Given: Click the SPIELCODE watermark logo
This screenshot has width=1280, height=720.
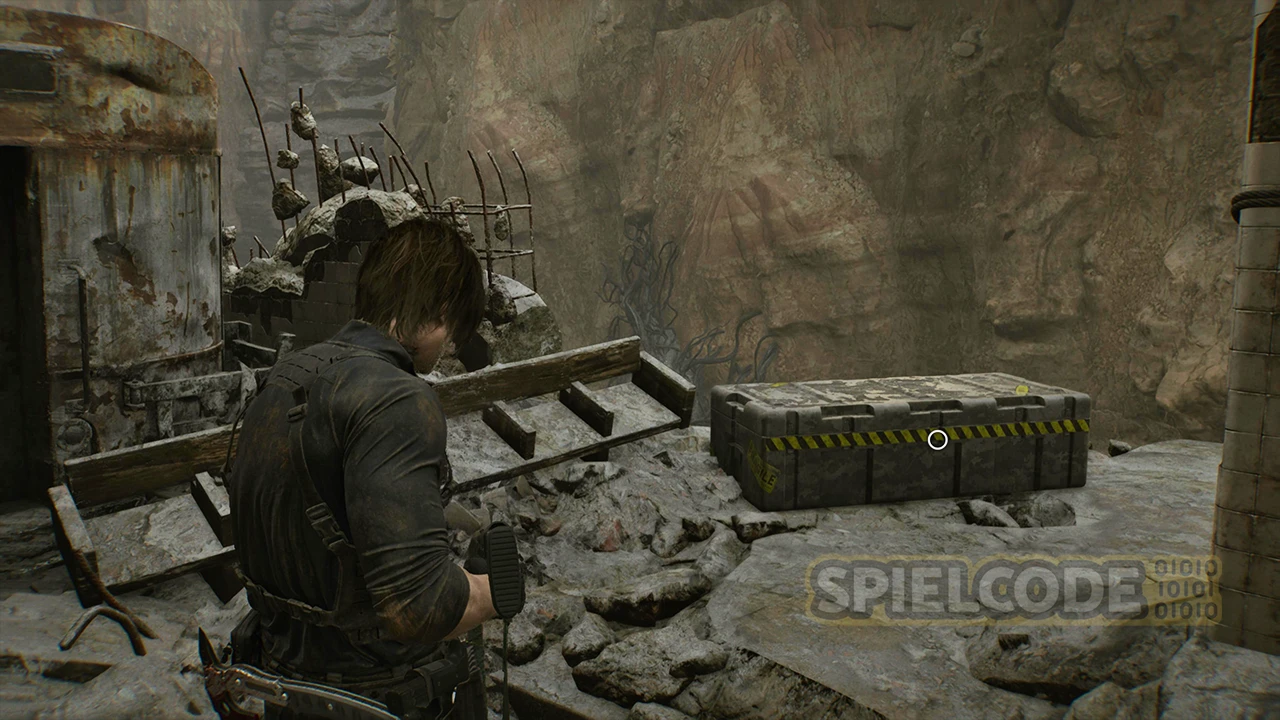Looking at the screenshot, I should click(1013, 590).
